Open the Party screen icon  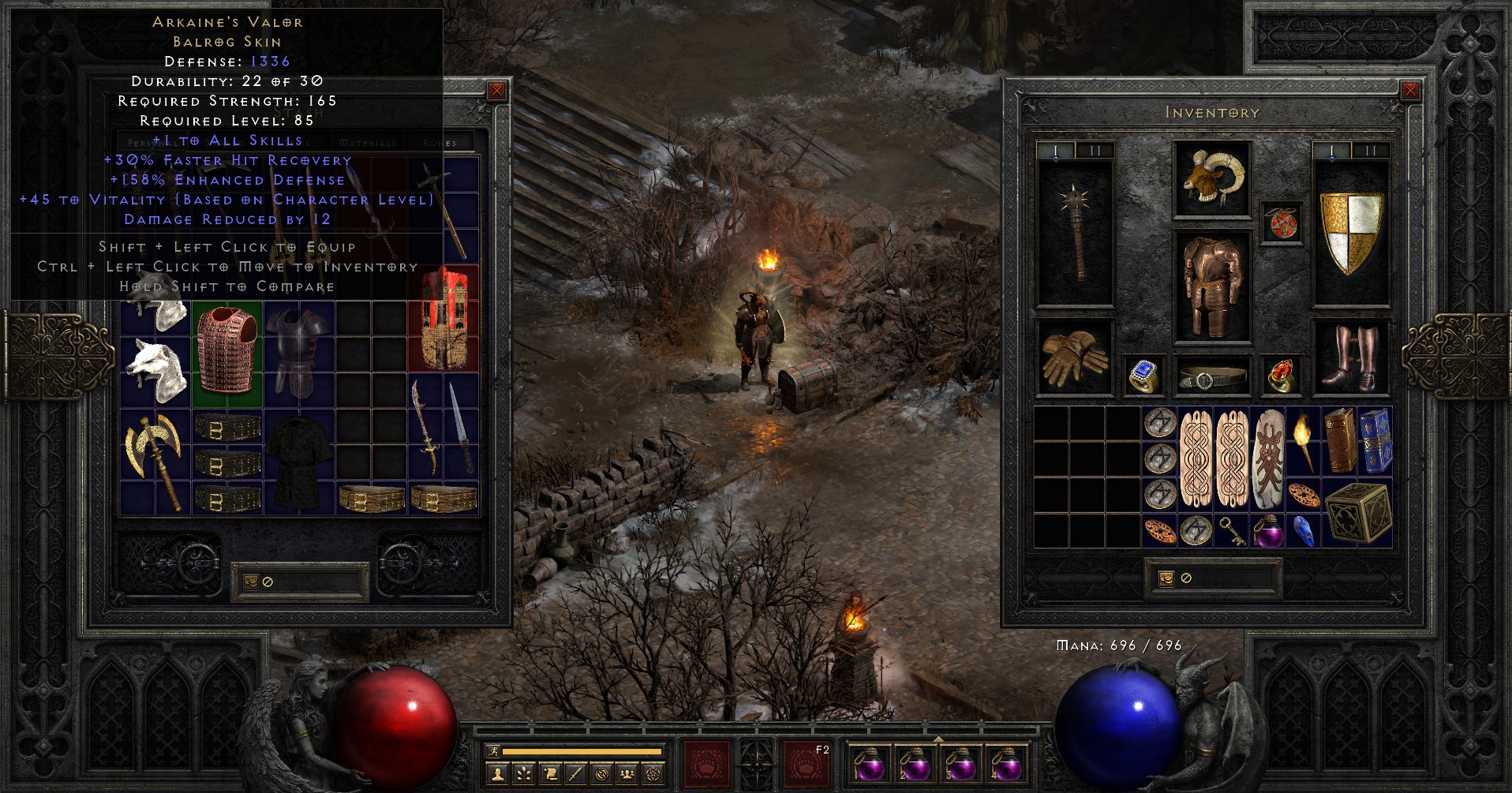pyautogui.click(x=628, y=775)
